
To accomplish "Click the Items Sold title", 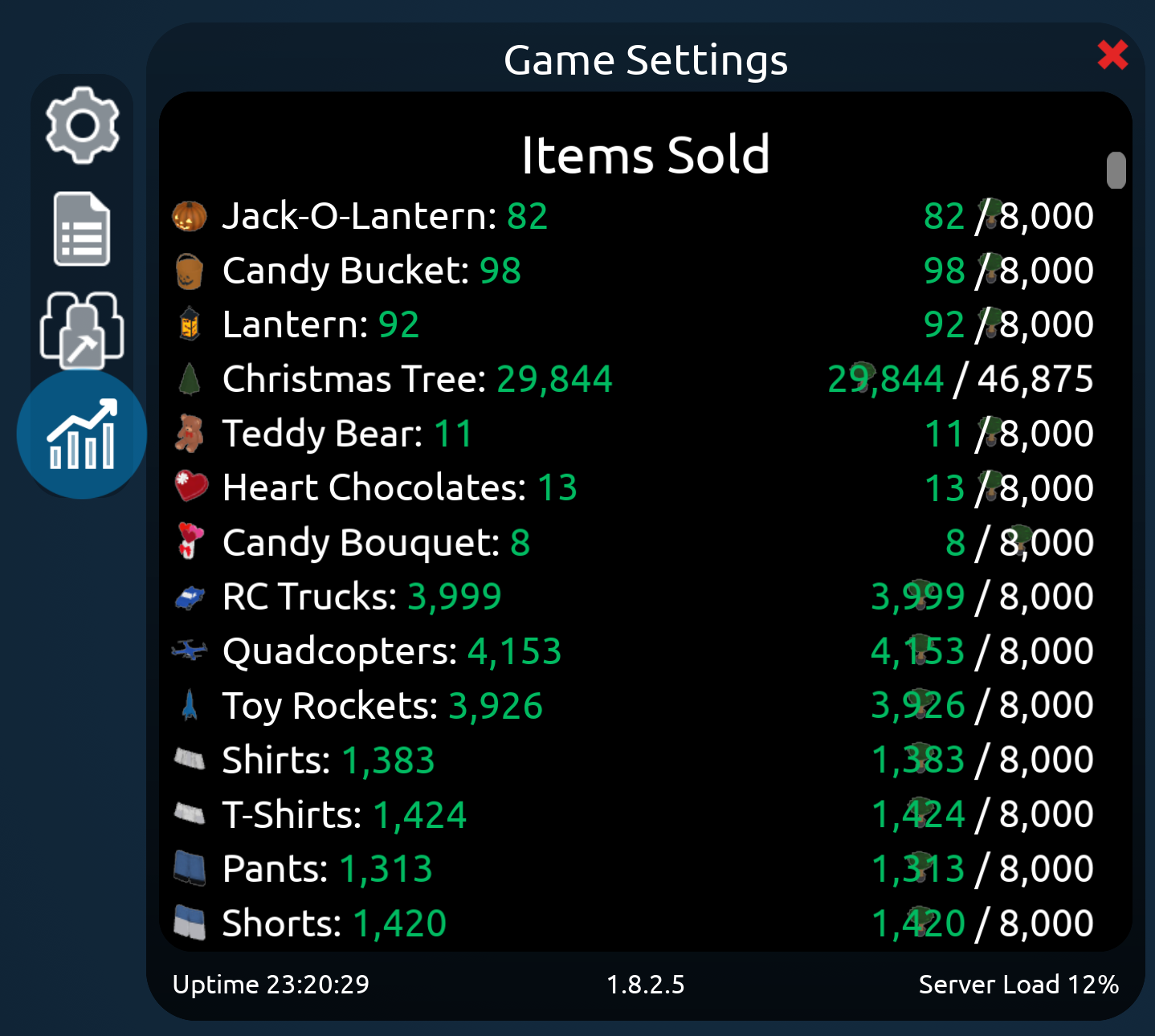I will [x=646, y=155].
